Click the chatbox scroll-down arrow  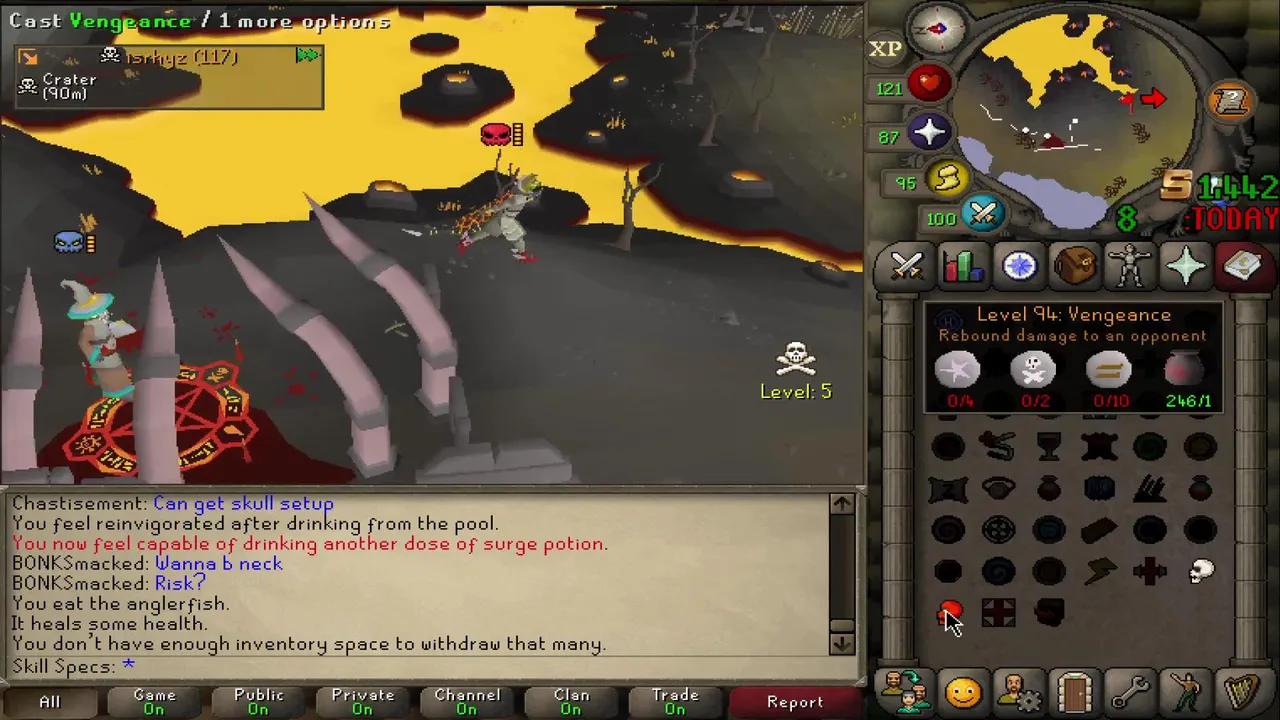click(841, 644)
